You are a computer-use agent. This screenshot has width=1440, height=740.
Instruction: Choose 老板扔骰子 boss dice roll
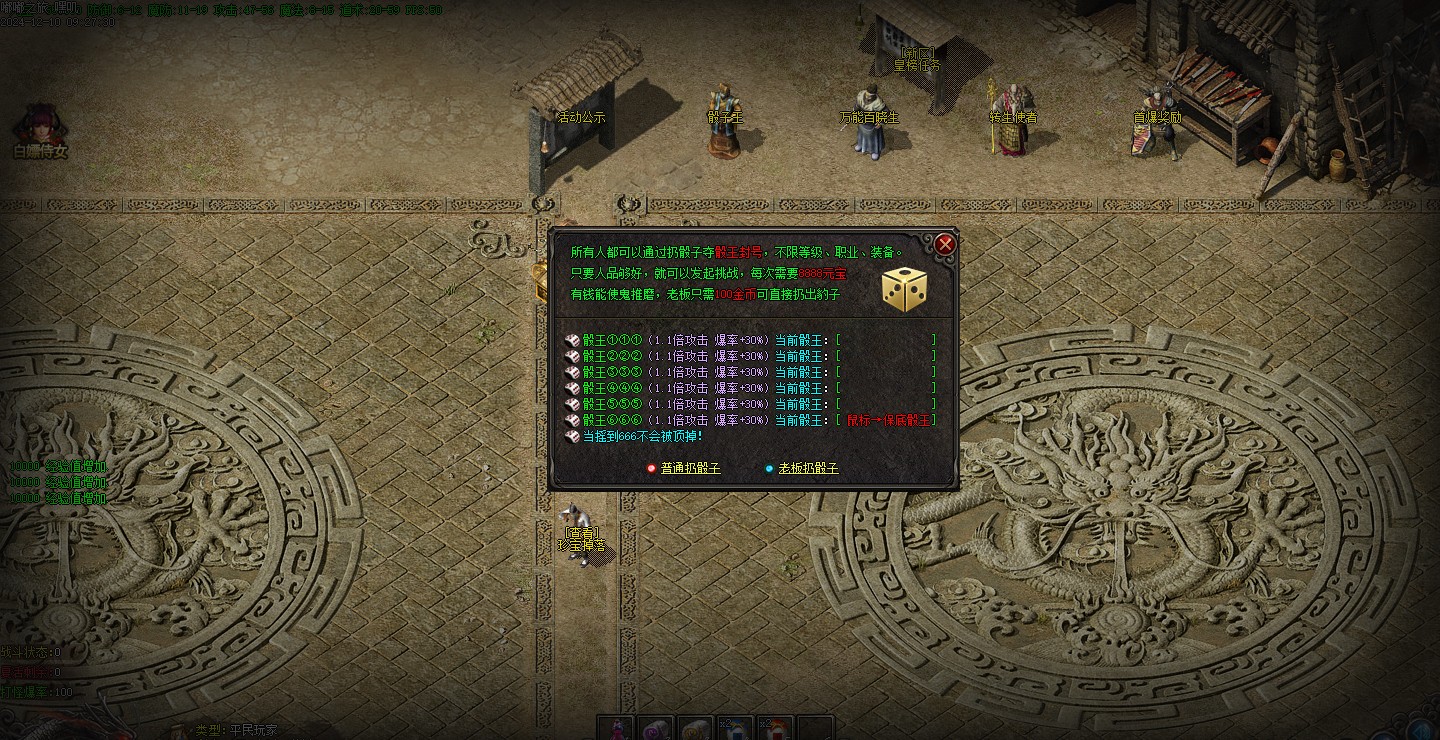point(808,468)
